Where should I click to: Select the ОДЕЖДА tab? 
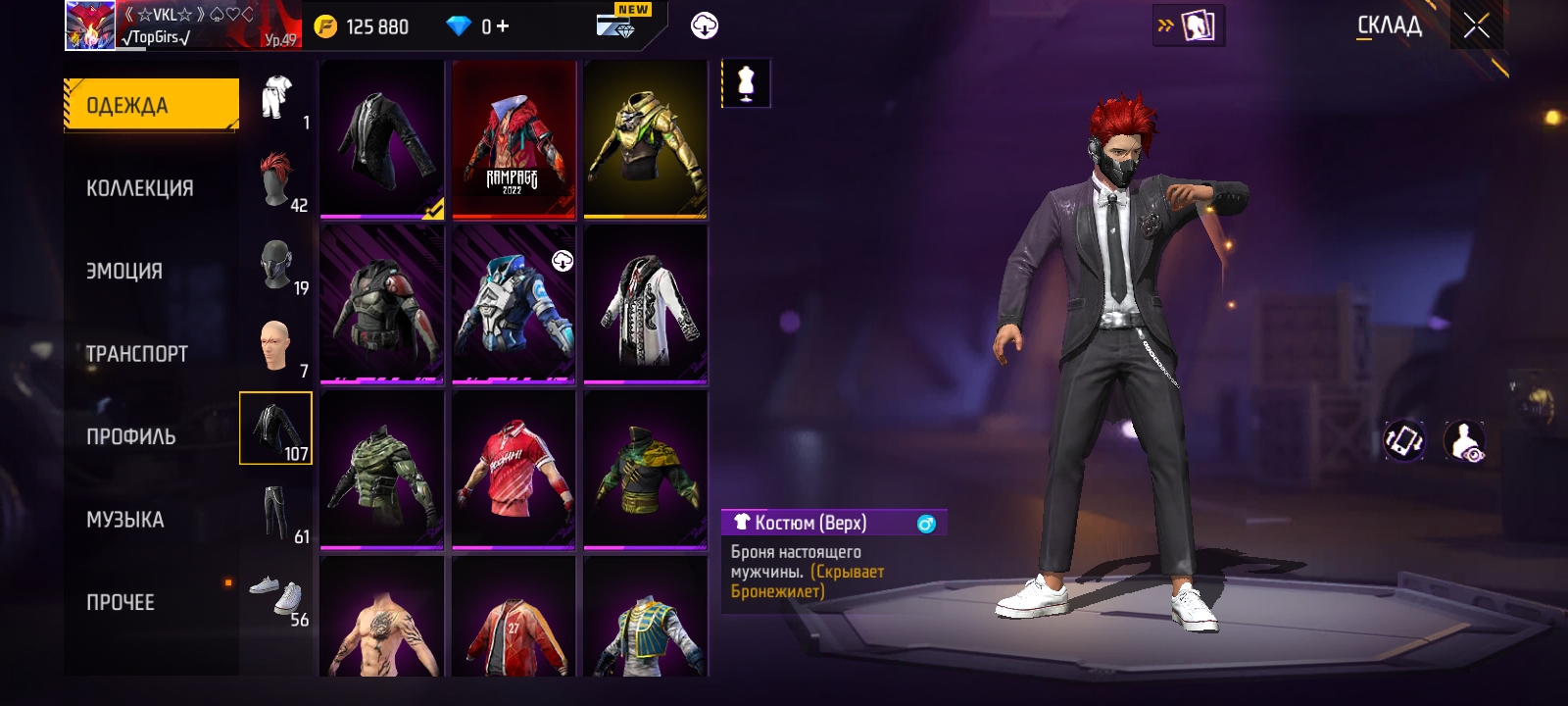click(151, 105)
